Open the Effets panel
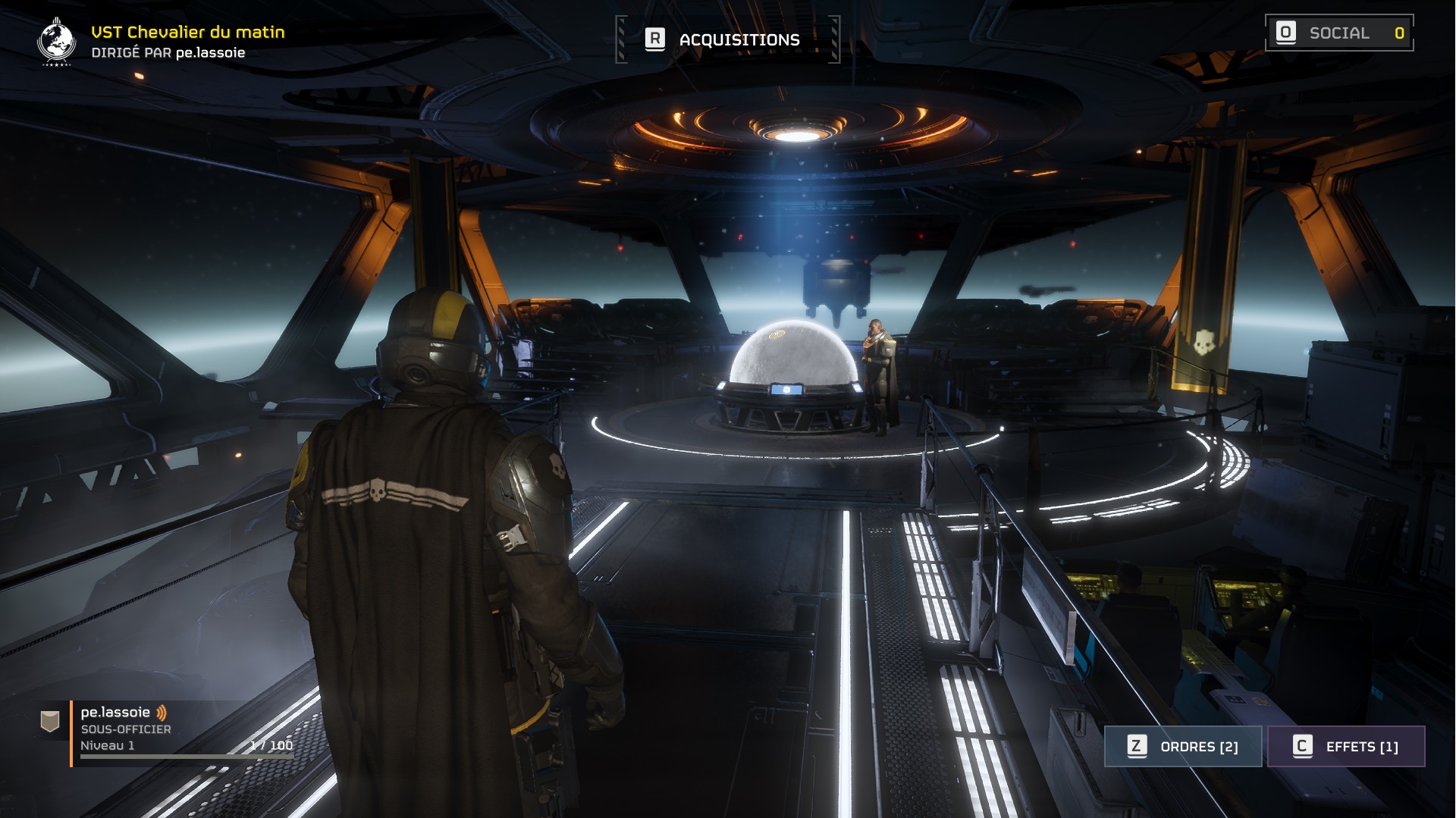 click(x=1346, y=747)
